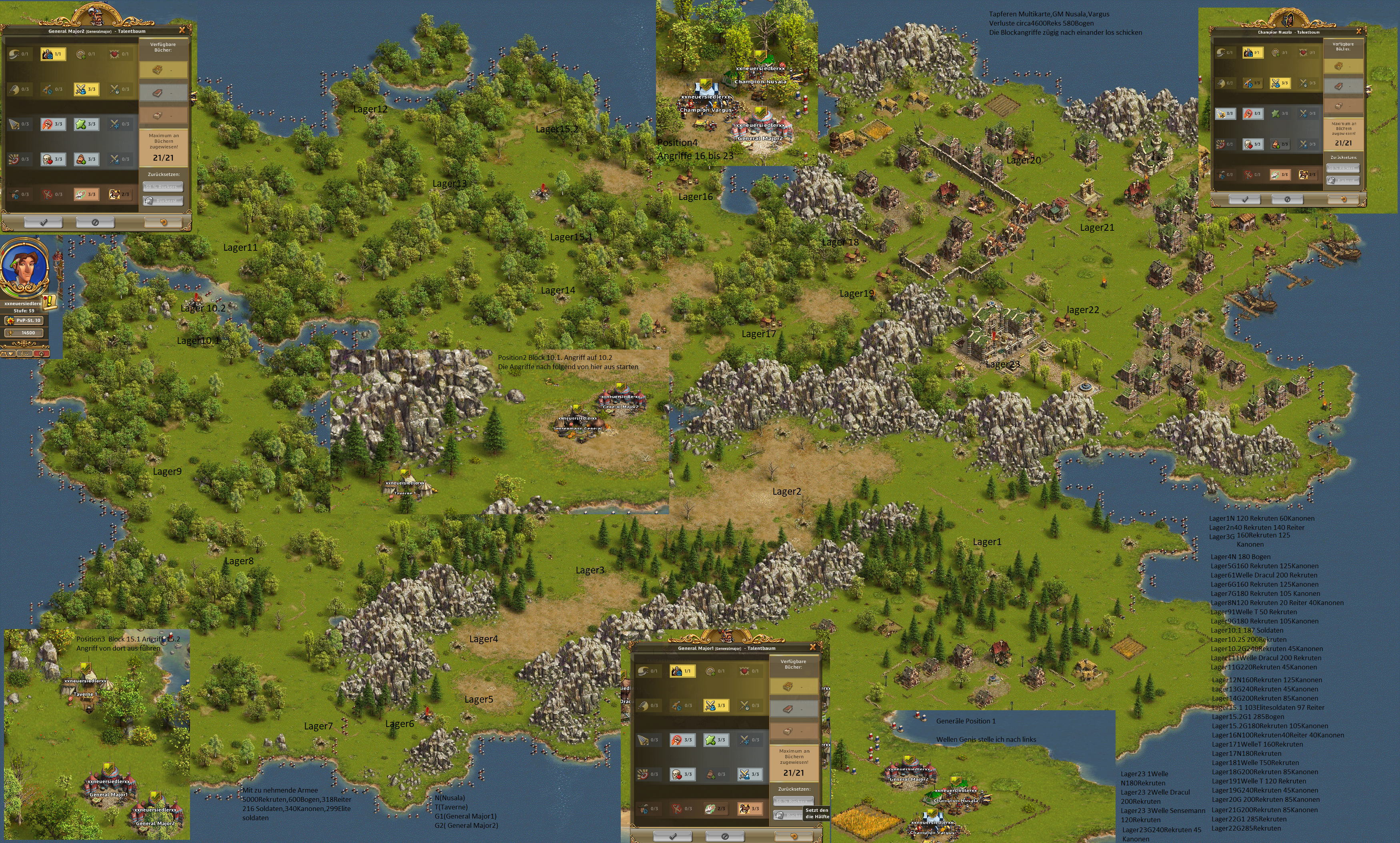Choose the green star talent in General Major2 tree
1400x843 pixels.
tap(86, 124)
